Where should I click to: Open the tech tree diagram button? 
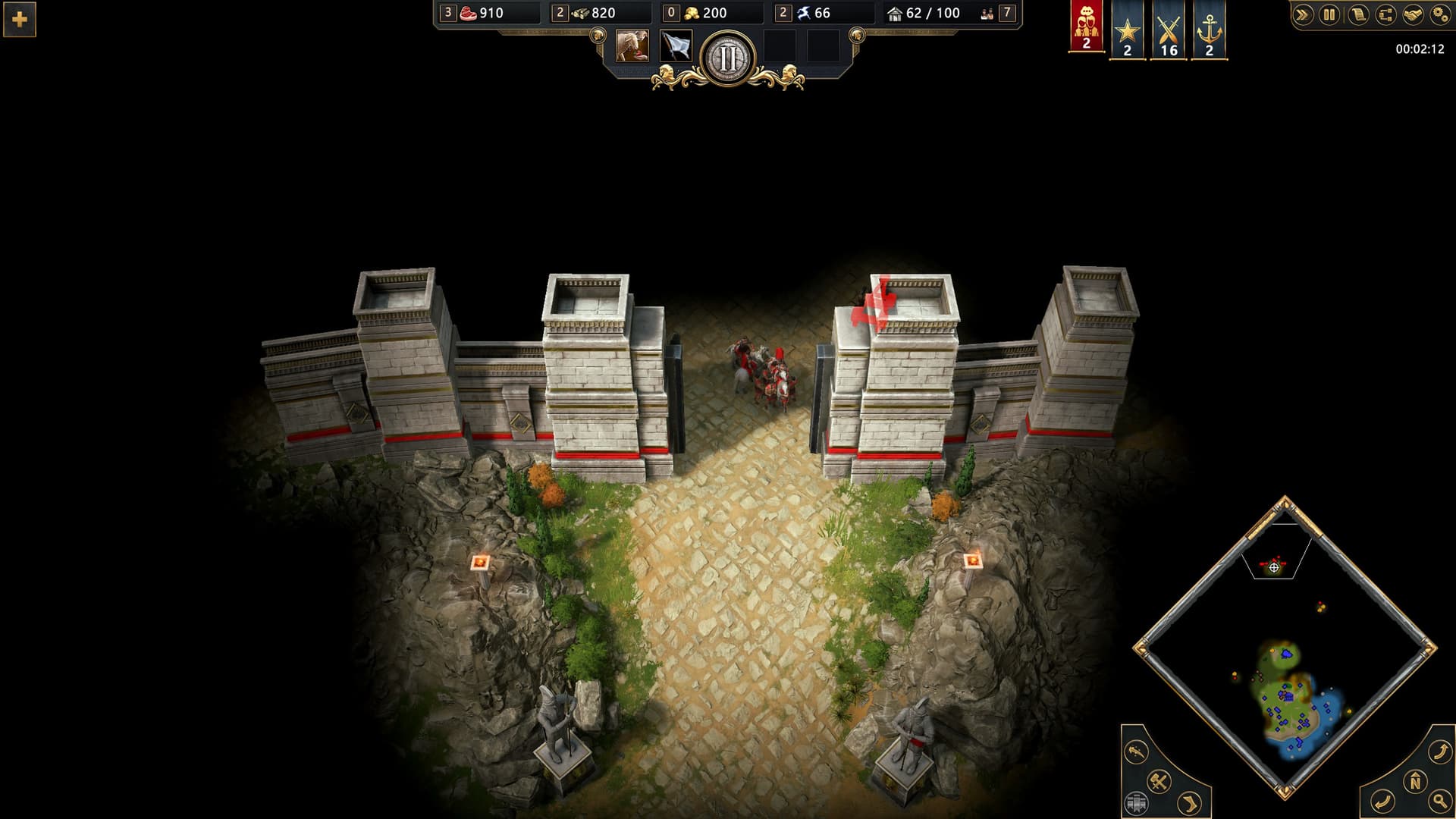point(1385,14)
